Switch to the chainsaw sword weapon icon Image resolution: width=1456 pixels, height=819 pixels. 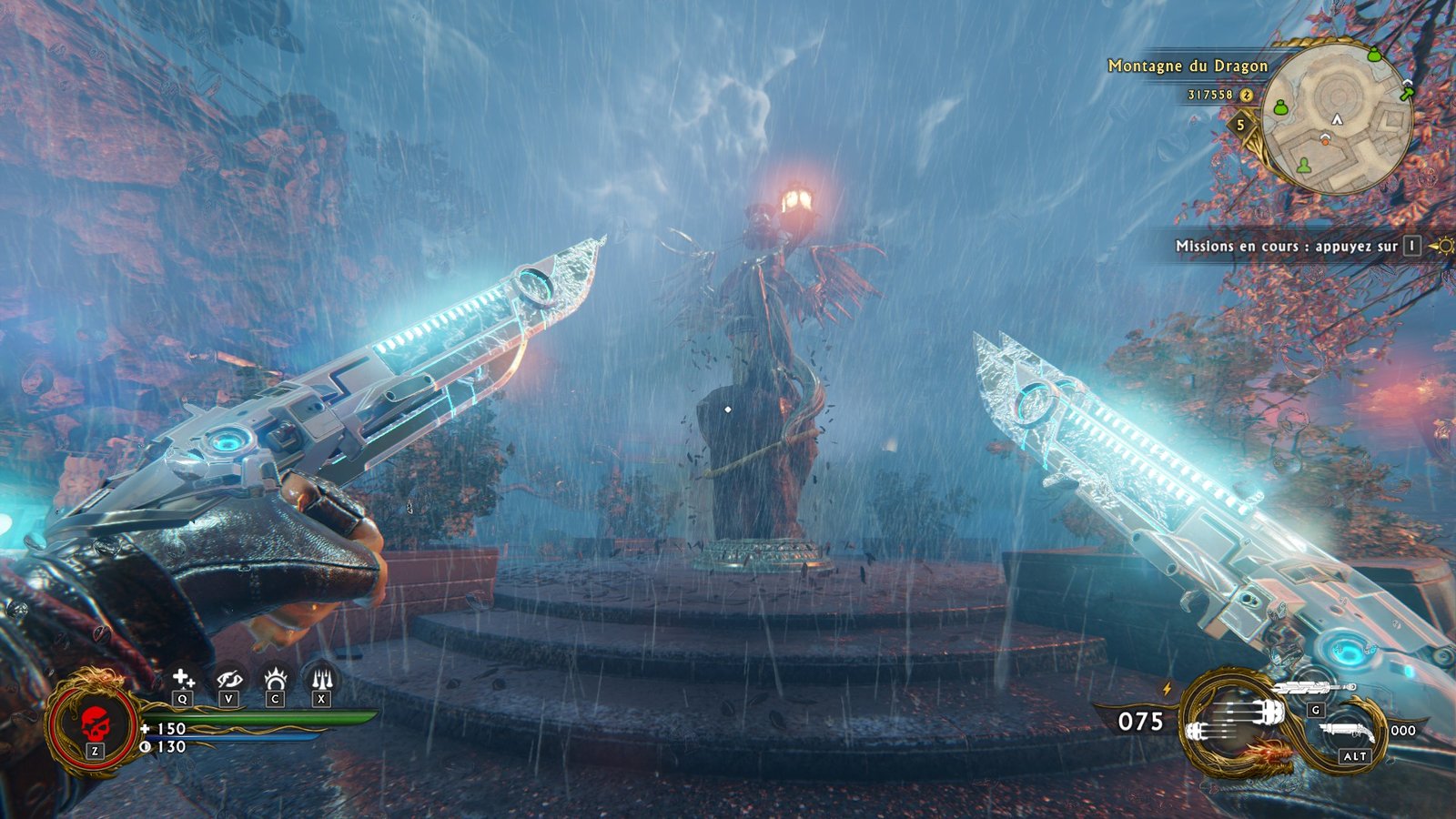(x=1315, y=688)
